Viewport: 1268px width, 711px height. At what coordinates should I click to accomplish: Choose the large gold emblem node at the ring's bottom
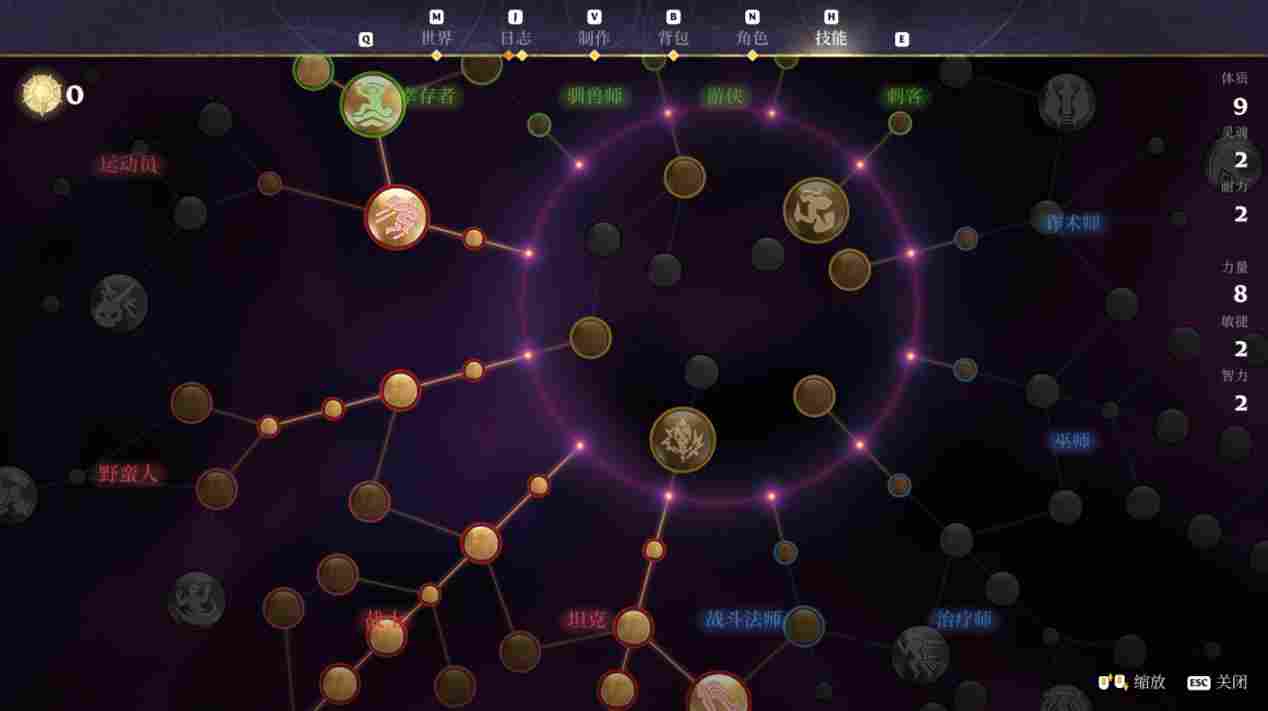point(683,440)
